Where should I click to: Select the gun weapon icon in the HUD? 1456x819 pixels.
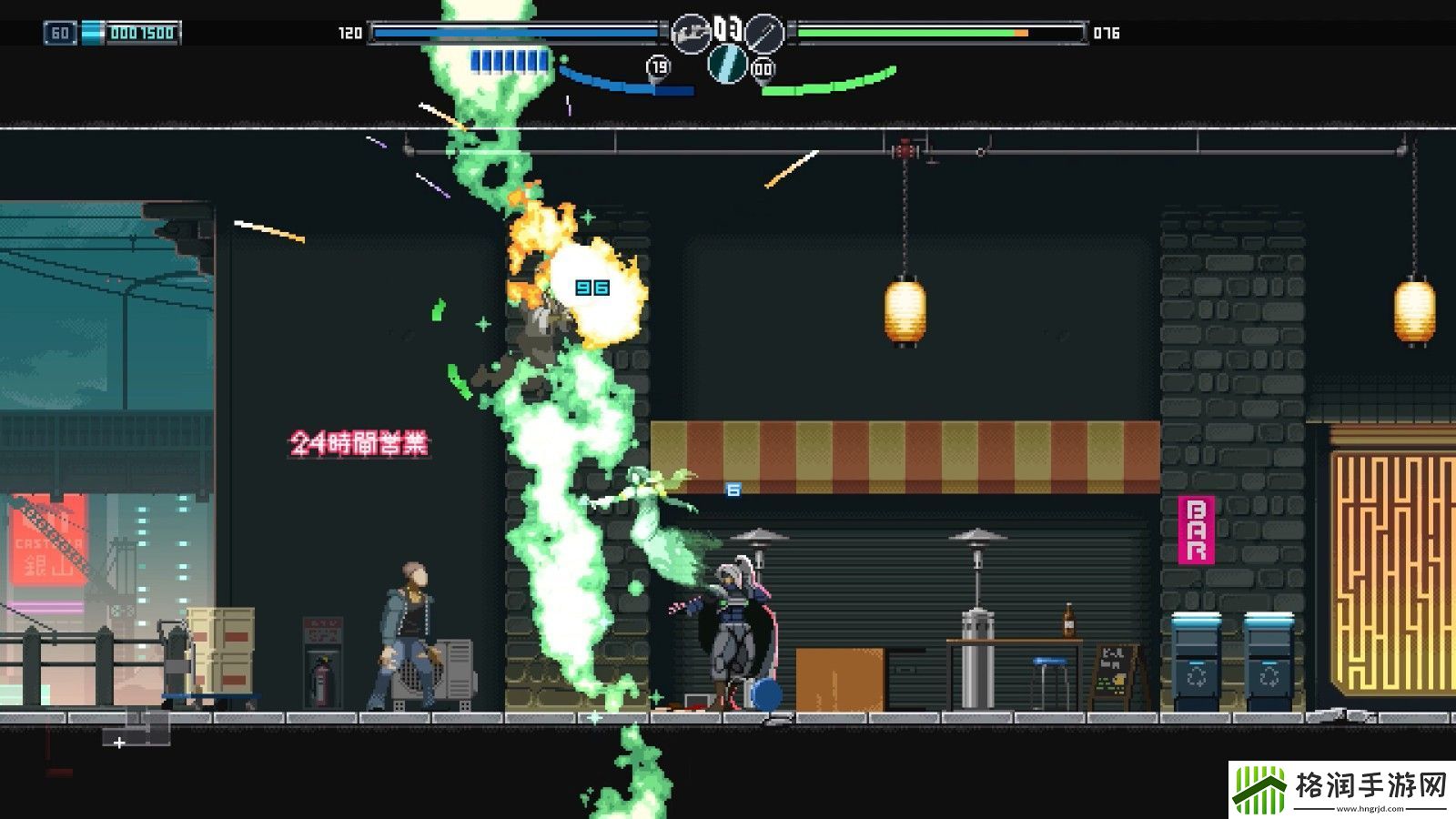point(691,34)
